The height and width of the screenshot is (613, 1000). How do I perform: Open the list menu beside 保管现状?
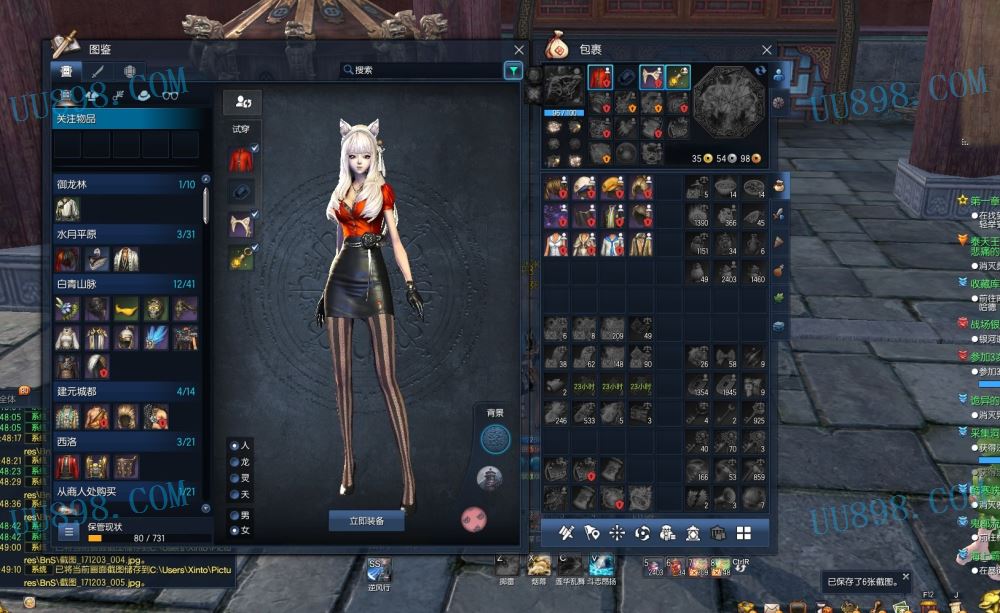[68, 532]
